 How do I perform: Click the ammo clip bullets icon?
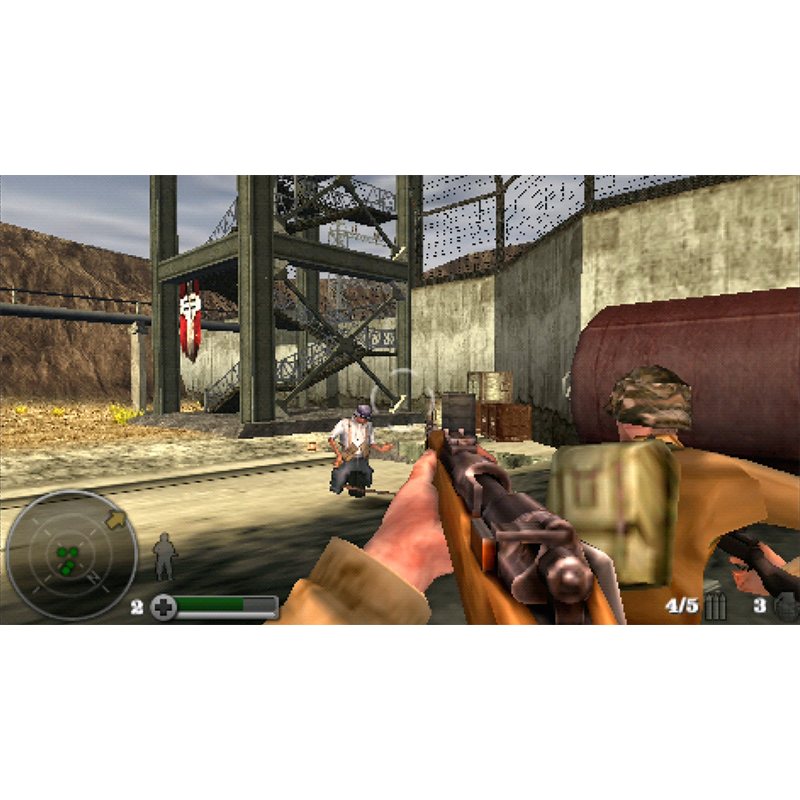click(715, 607)
